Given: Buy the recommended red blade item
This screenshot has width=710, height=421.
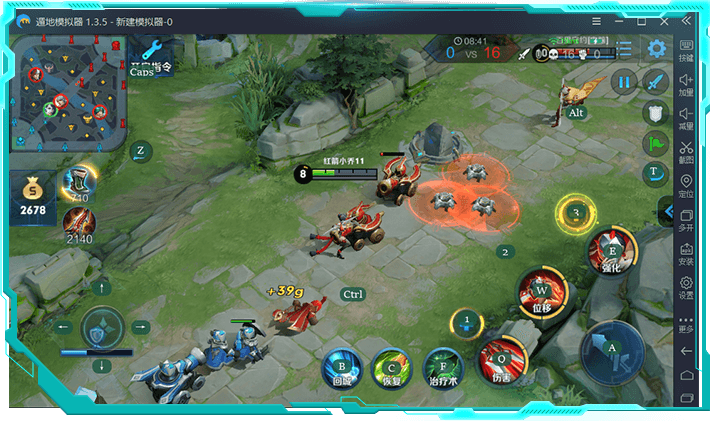Looking at the screenshot, I should [78, 222].
